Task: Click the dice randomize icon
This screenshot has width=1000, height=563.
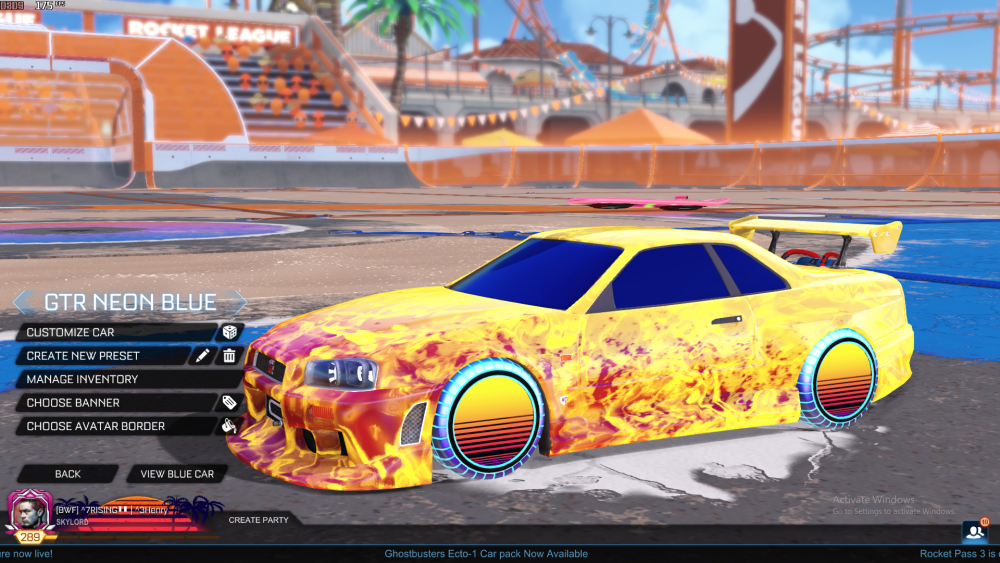Action: pyautogui.click(x=229, y=332)
